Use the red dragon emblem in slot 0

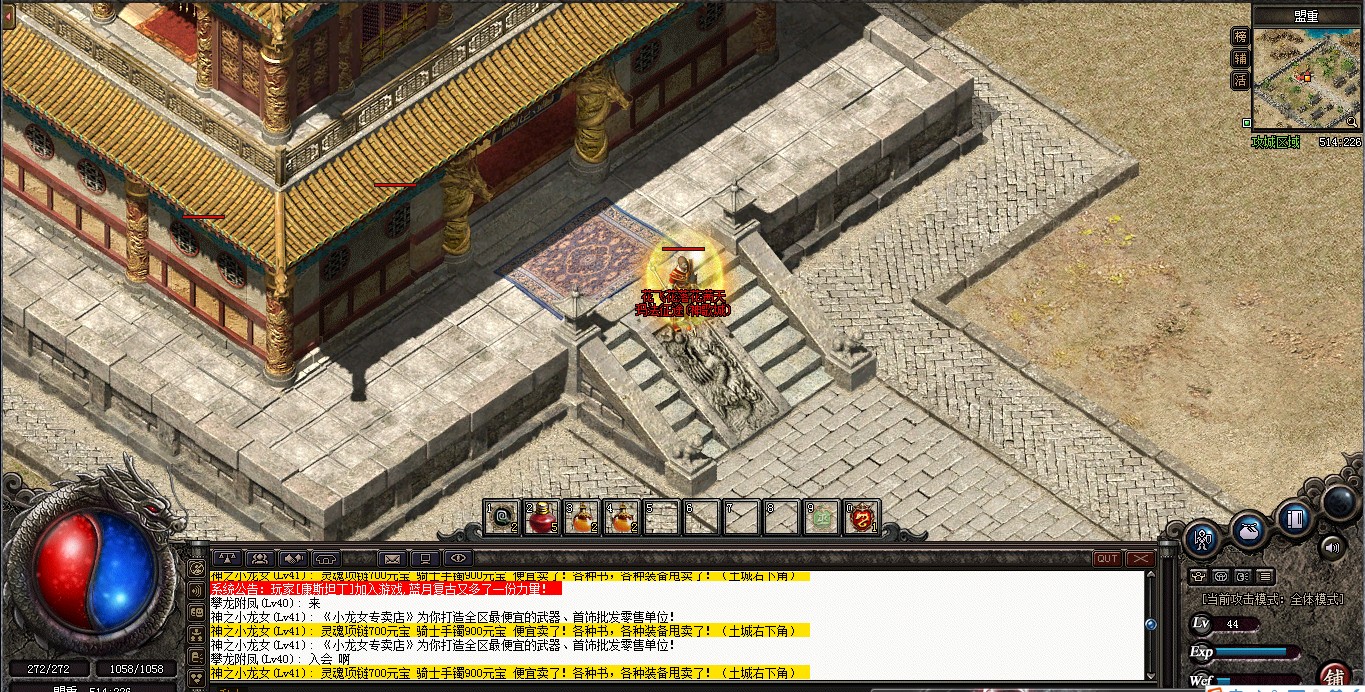coord(861,518)
